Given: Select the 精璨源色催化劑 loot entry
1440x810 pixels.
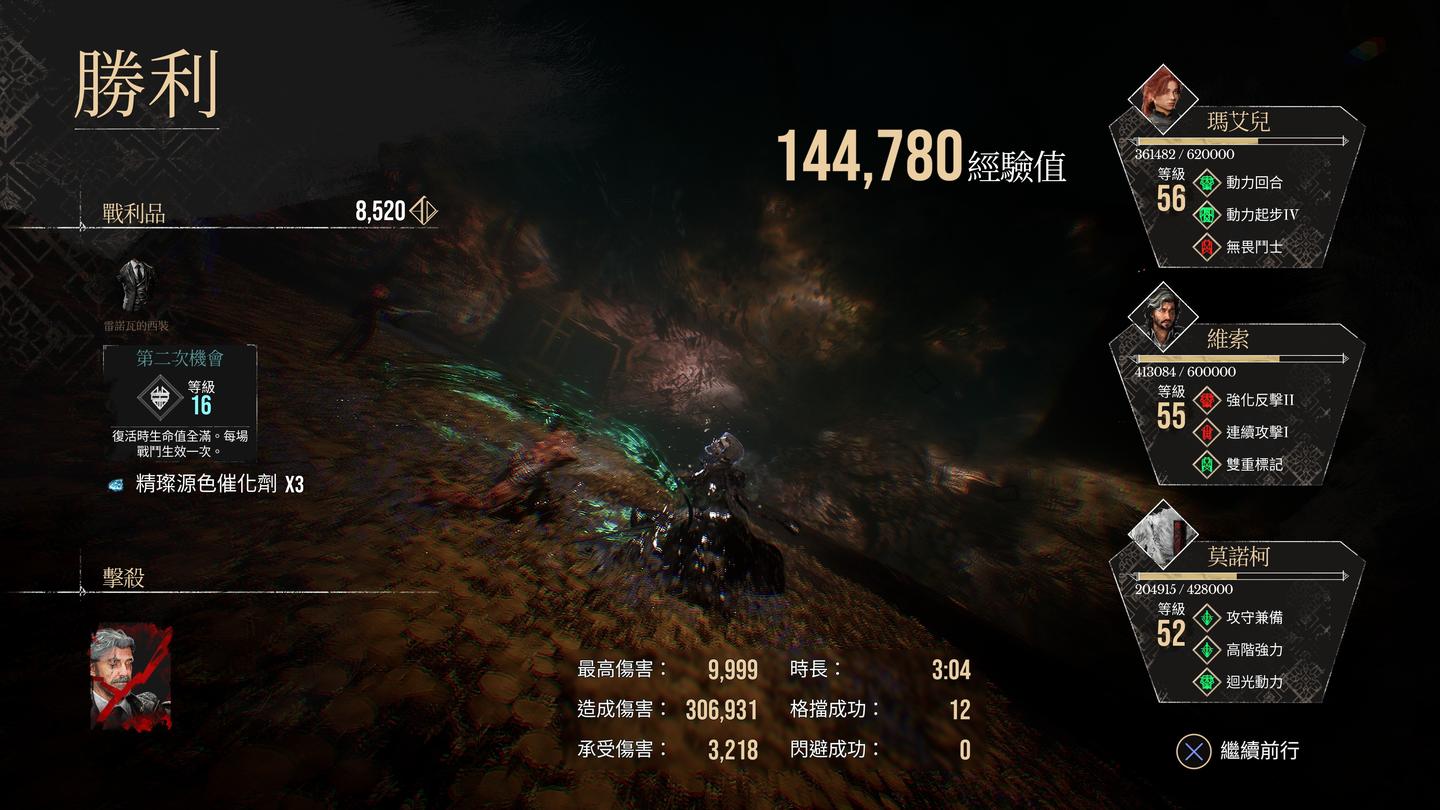Looking at the screenshot, I should [x=206, y=485].
